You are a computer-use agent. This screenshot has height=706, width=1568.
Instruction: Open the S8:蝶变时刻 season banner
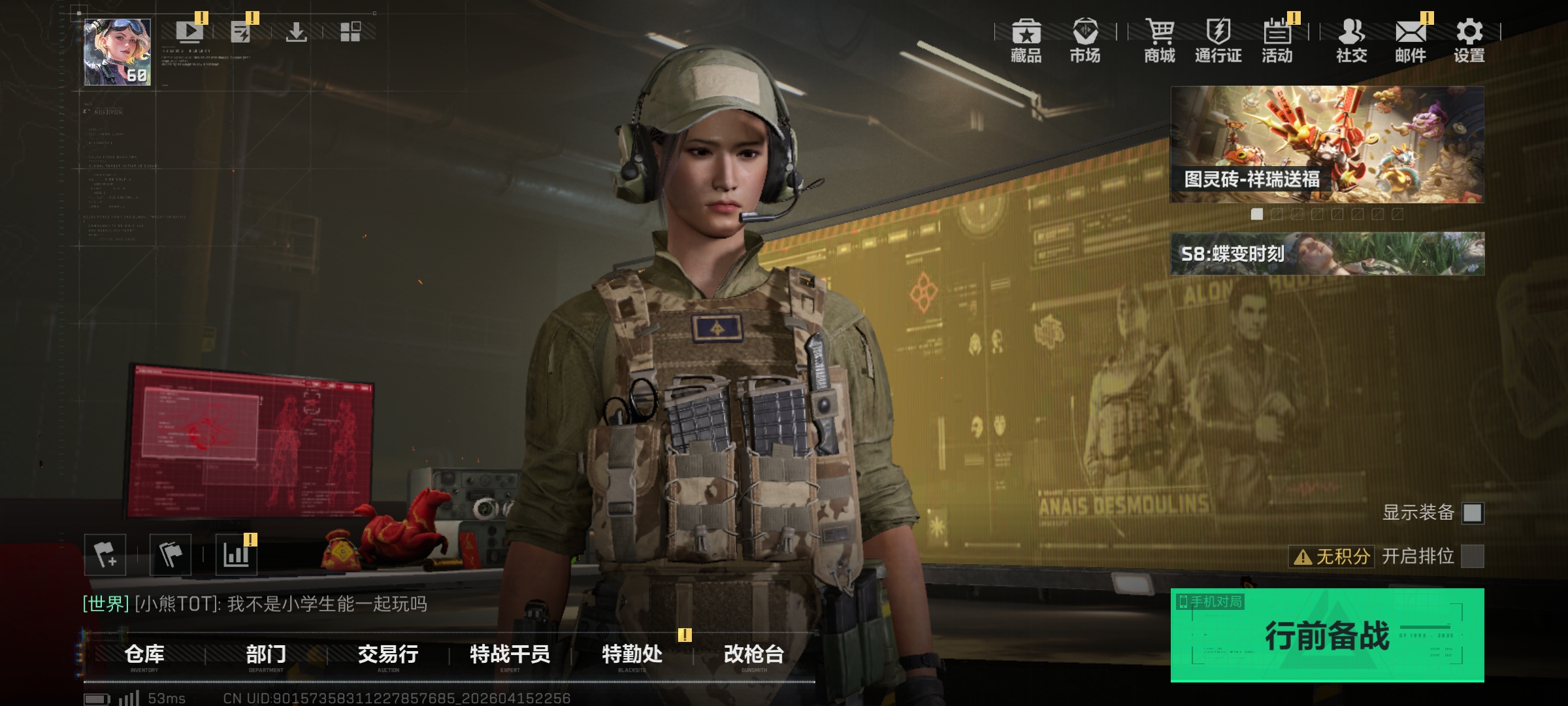click(x=1327, y=254)
